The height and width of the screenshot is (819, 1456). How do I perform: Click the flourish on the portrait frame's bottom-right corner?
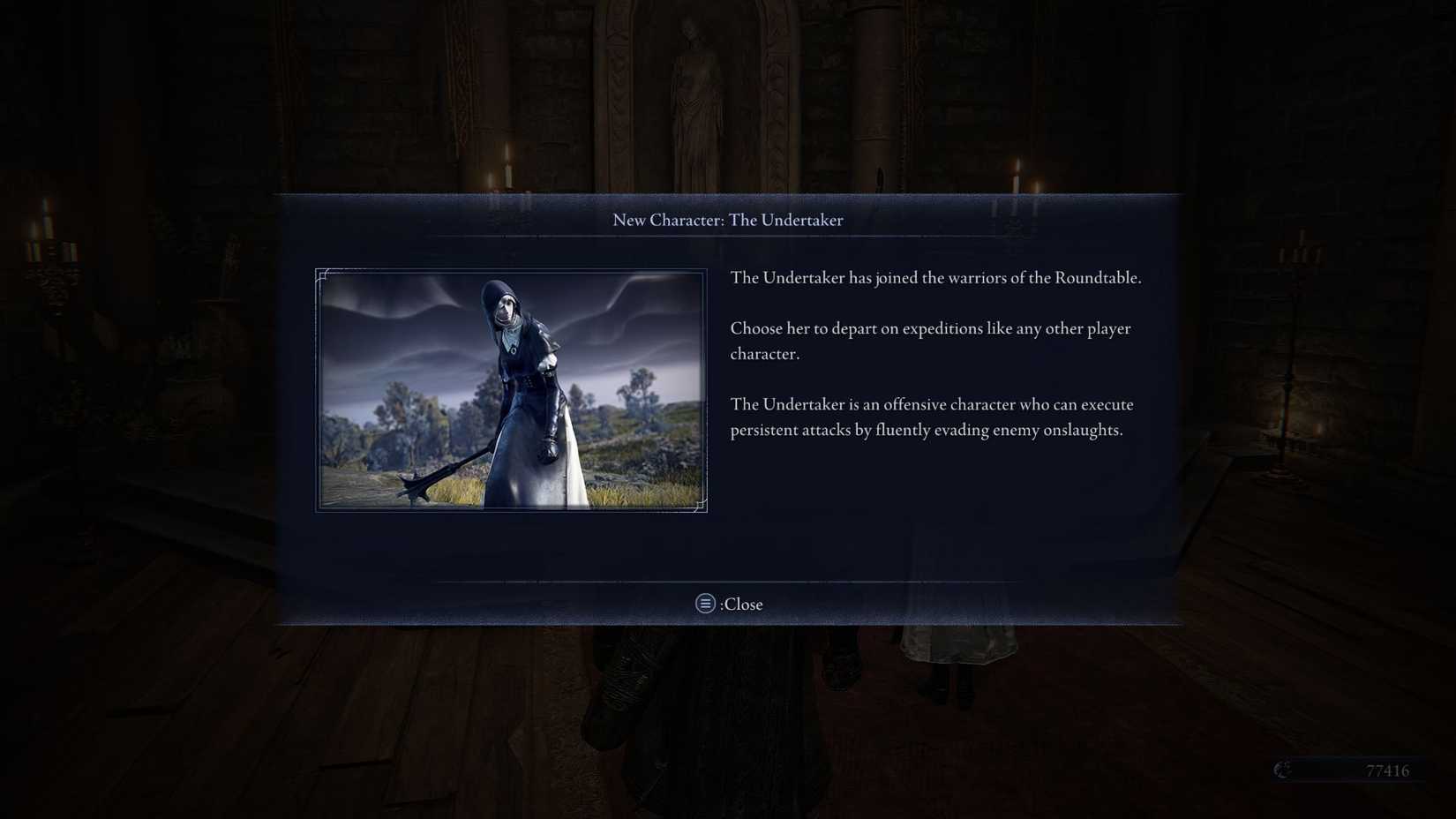pyautogui.click(x=702, y=505)
